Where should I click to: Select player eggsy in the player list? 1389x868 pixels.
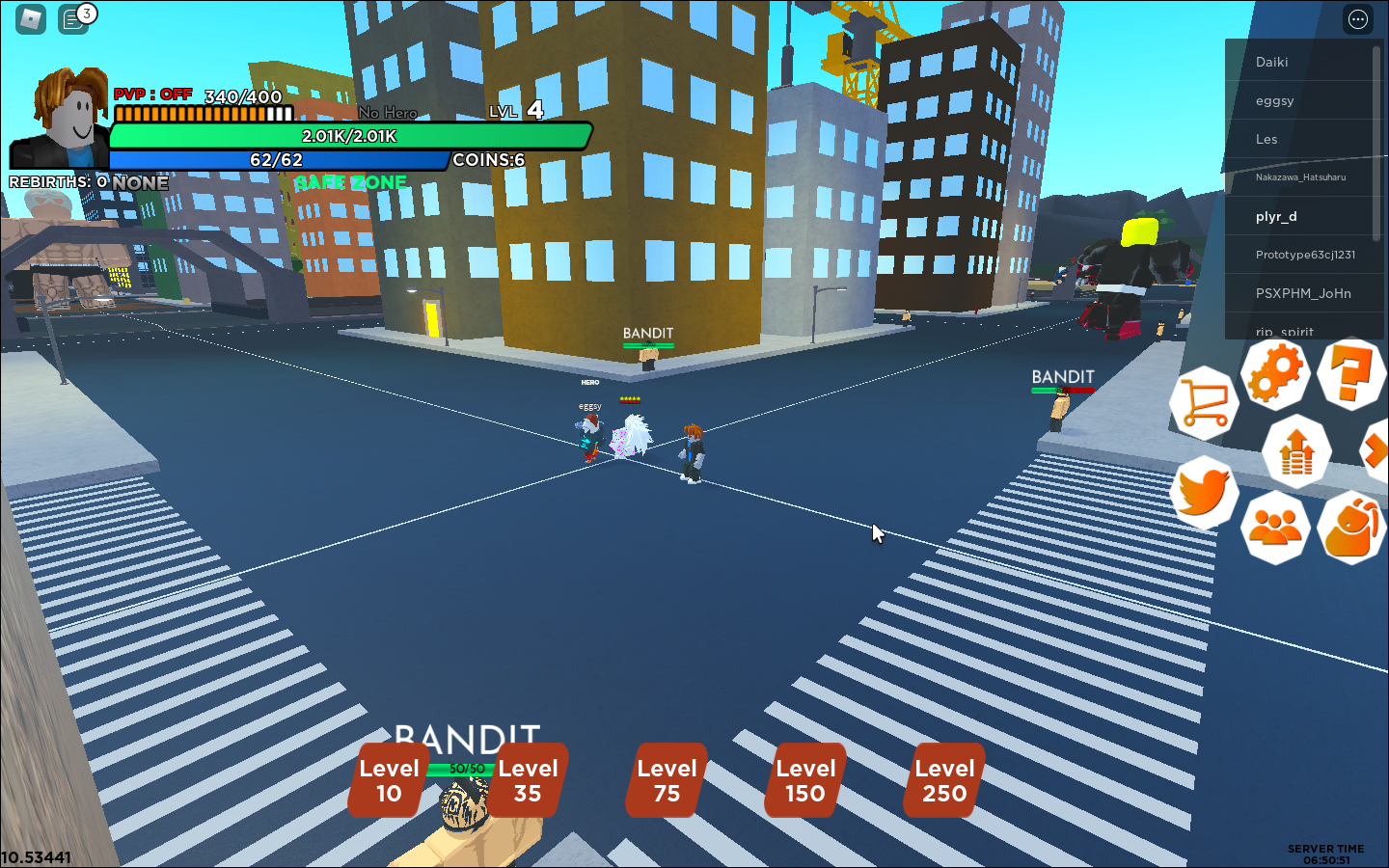pos(1274,100)
